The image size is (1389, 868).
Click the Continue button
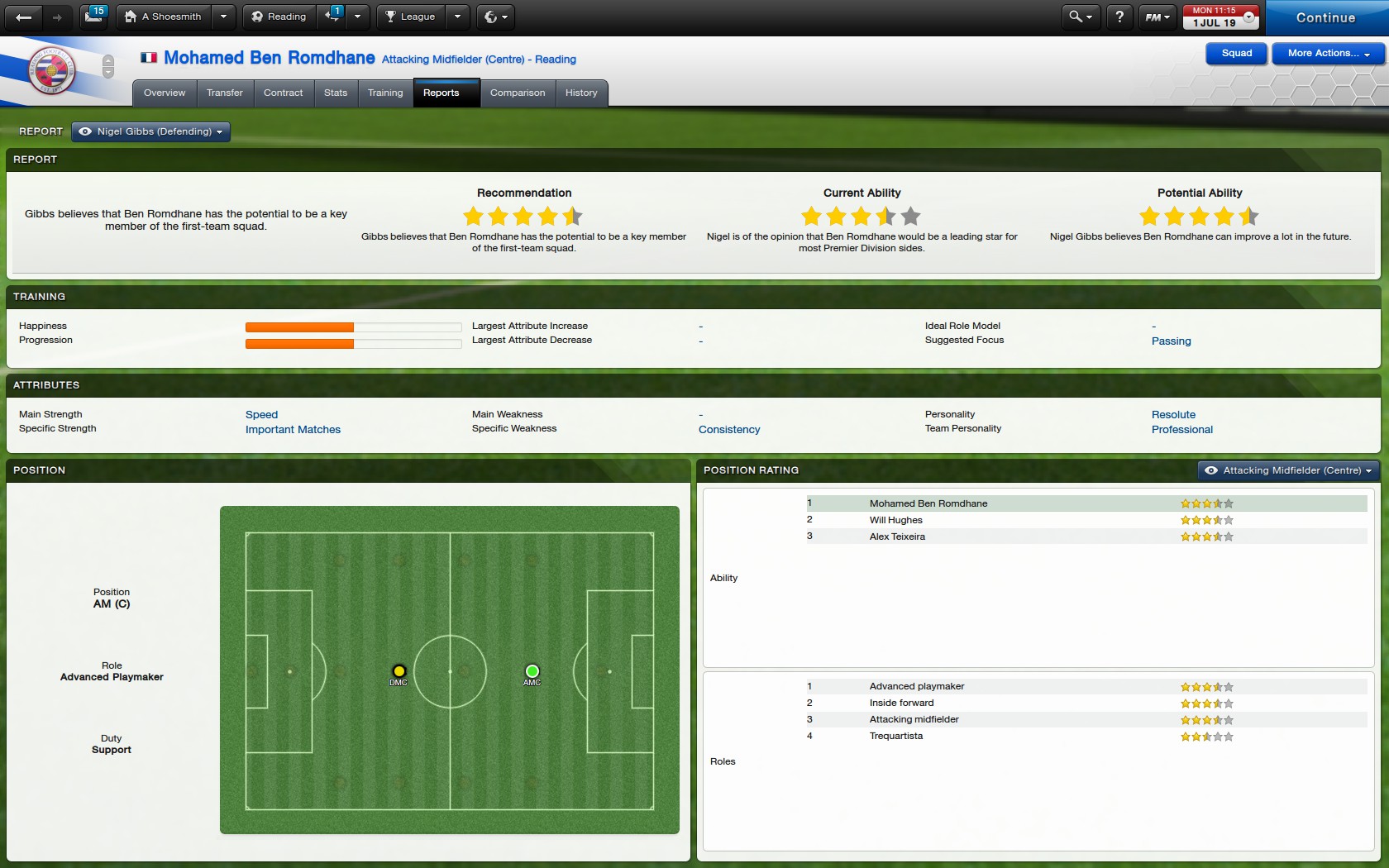click(x=1325, y=17)
